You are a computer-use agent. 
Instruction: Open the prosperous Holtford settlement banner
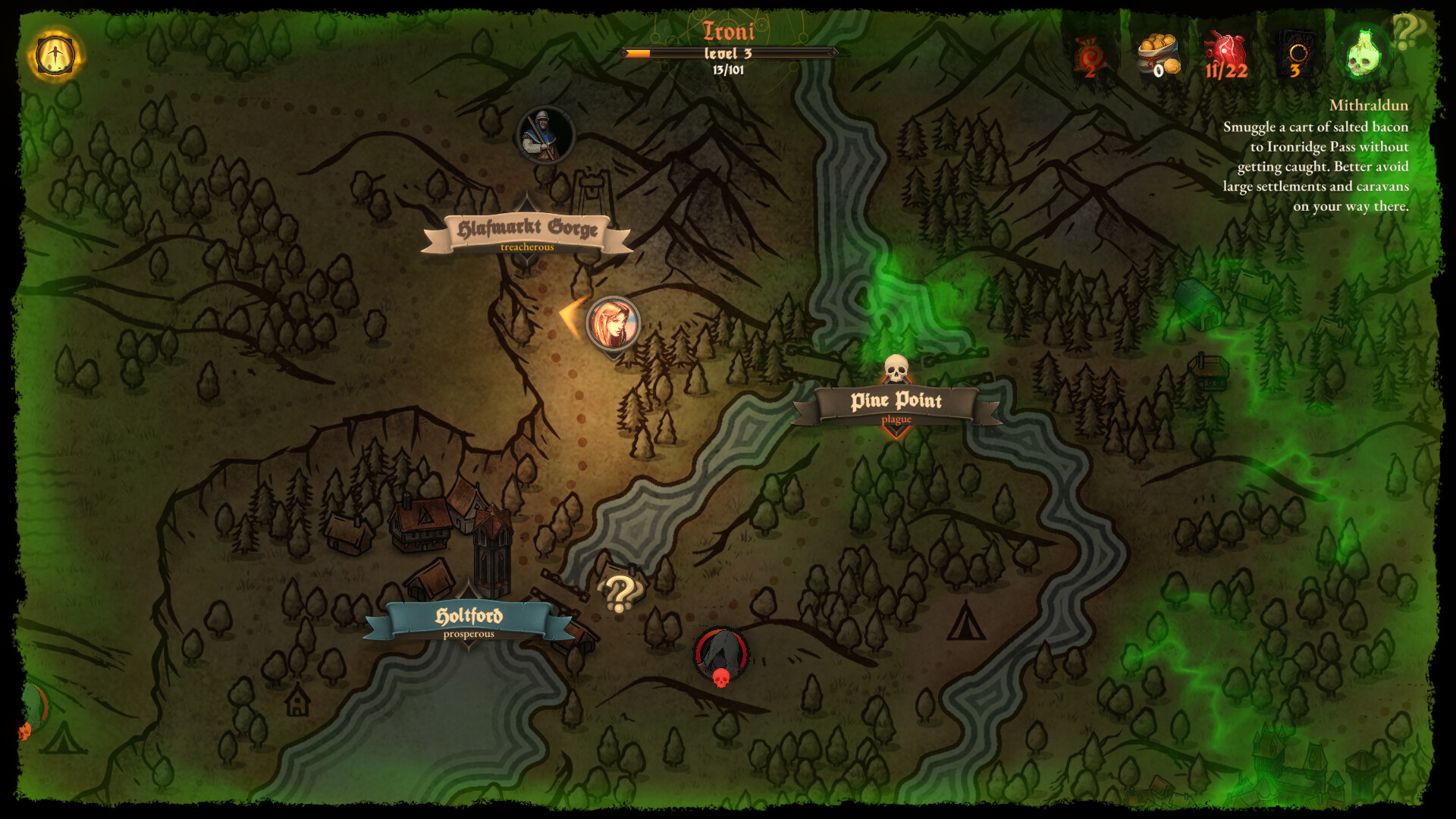(472, 617)
